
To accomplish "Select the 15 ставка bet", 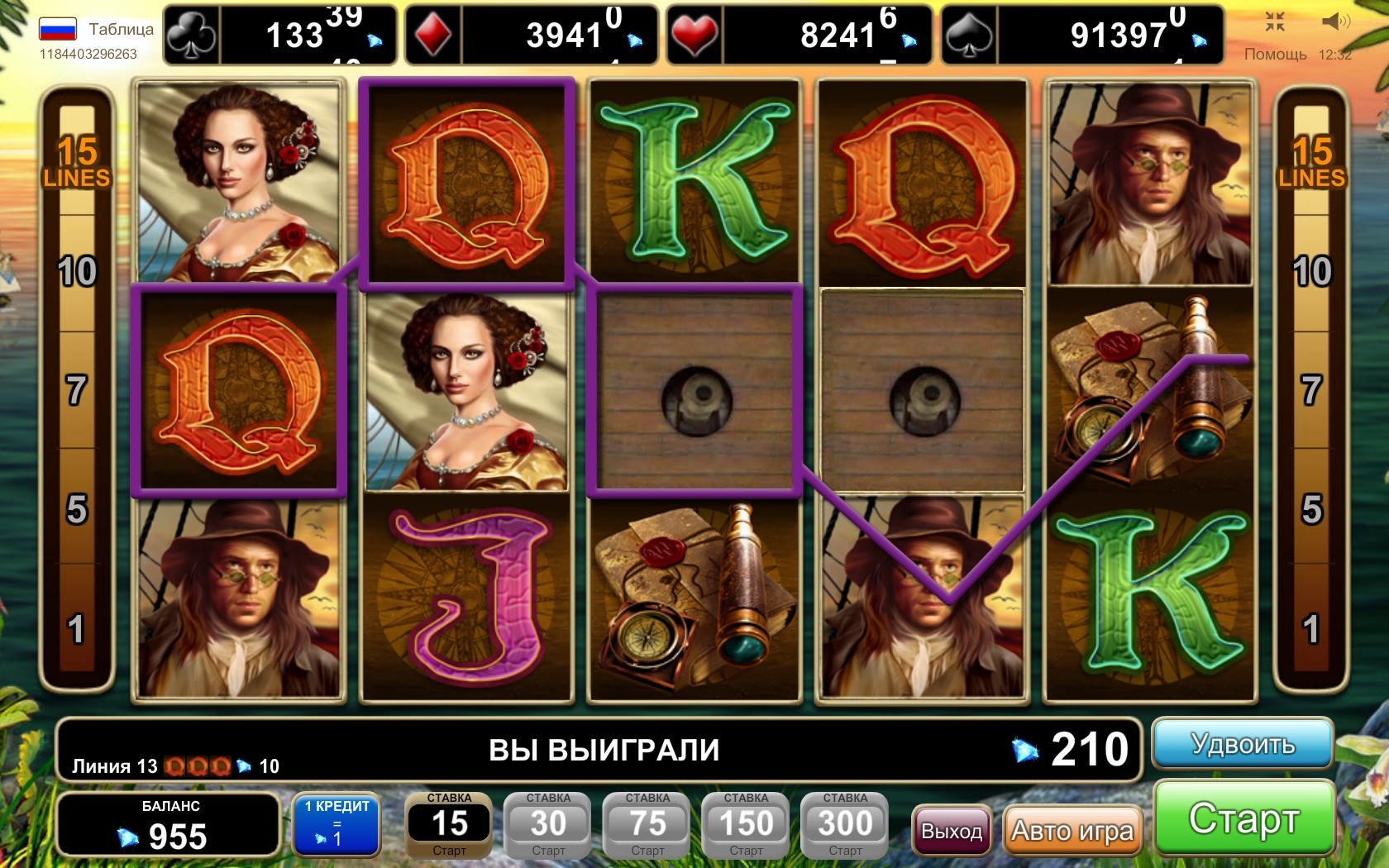I will point(449,825).
